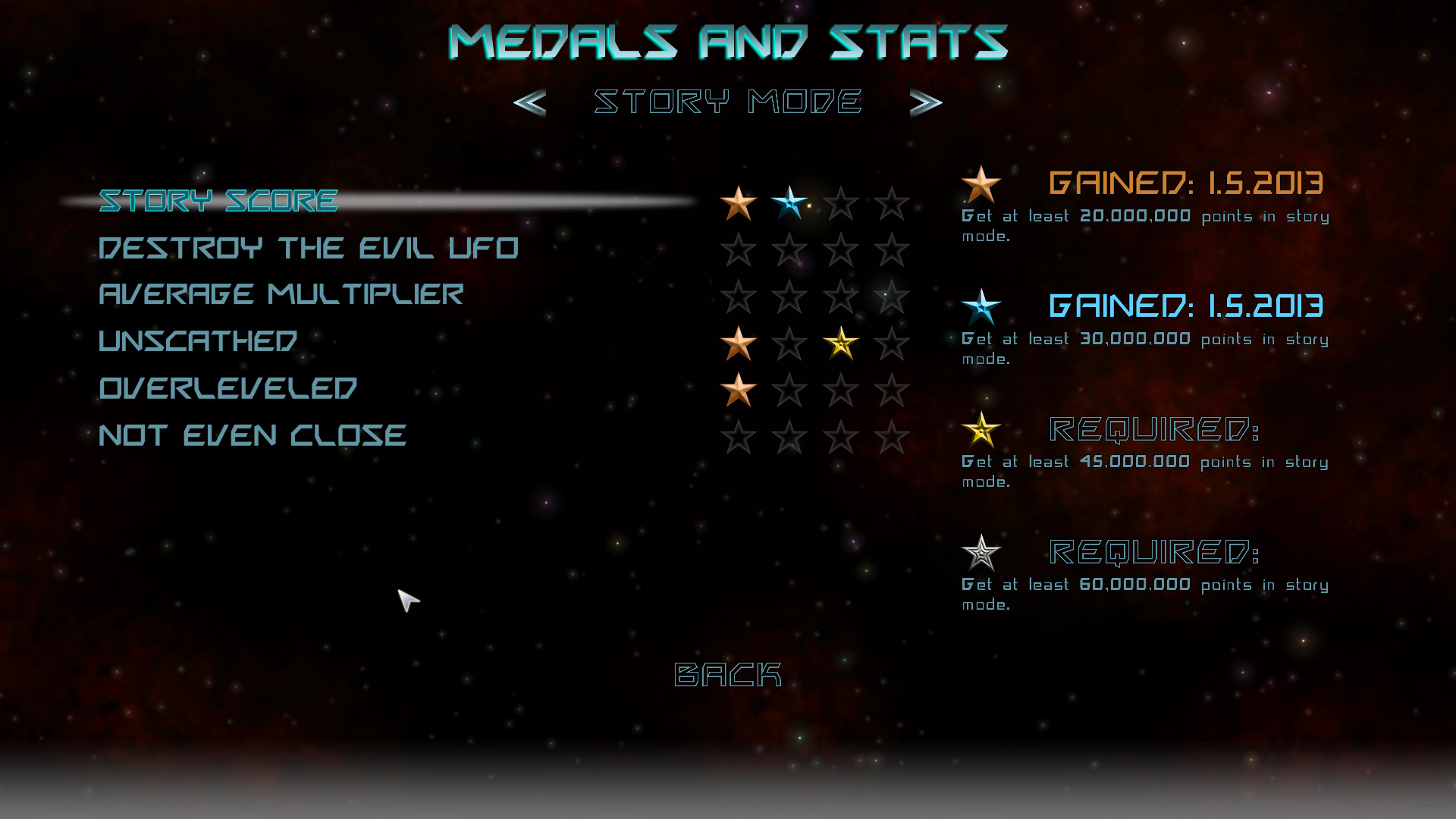Select the blue star next to Story Score
The height and width of the screenshot is (819, 1456).
click(x=790, y=203)
